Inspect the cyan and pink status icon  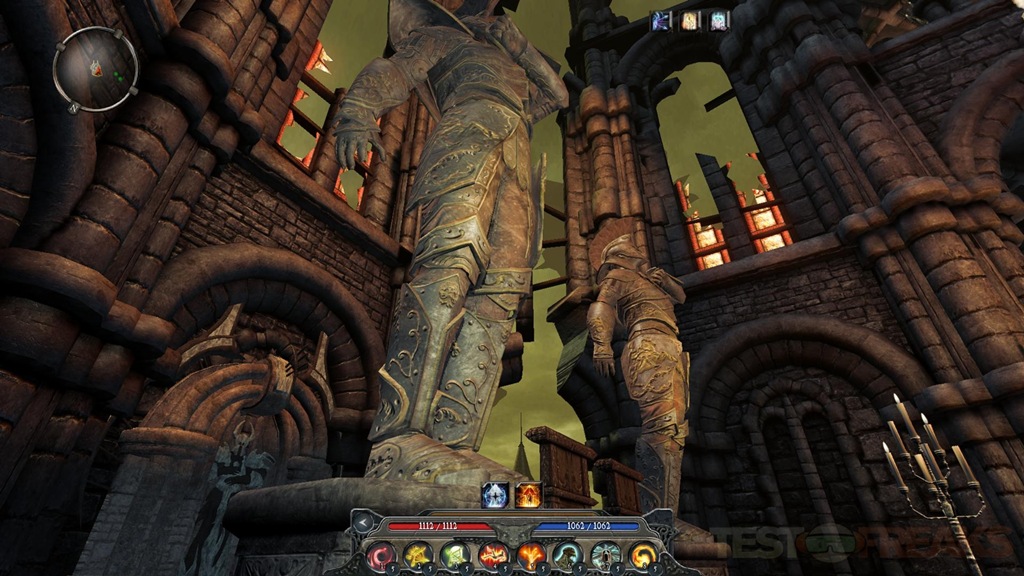coord(719,20)
